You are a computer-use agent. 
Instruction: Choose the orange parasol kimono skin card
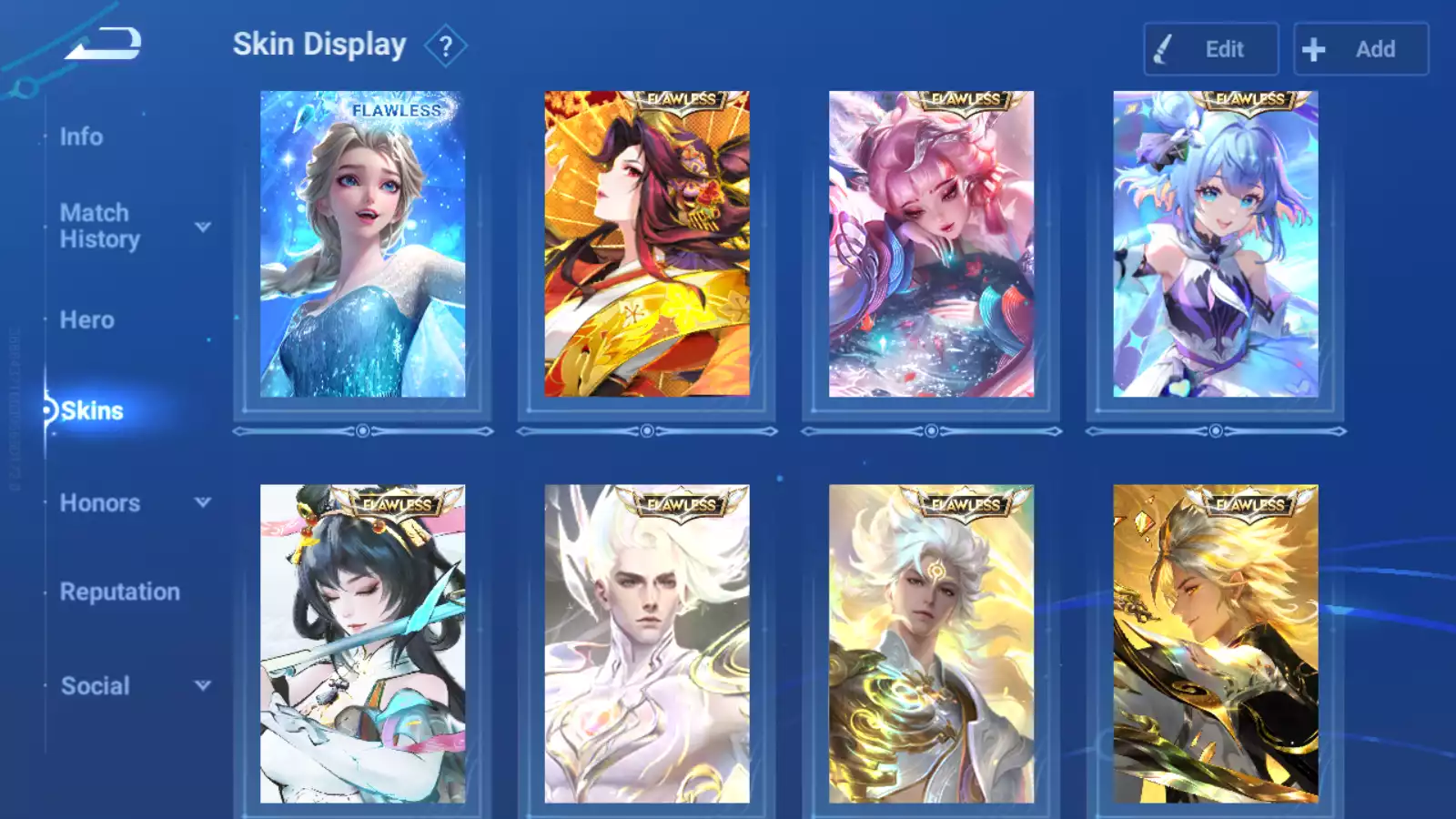point(647,244)
